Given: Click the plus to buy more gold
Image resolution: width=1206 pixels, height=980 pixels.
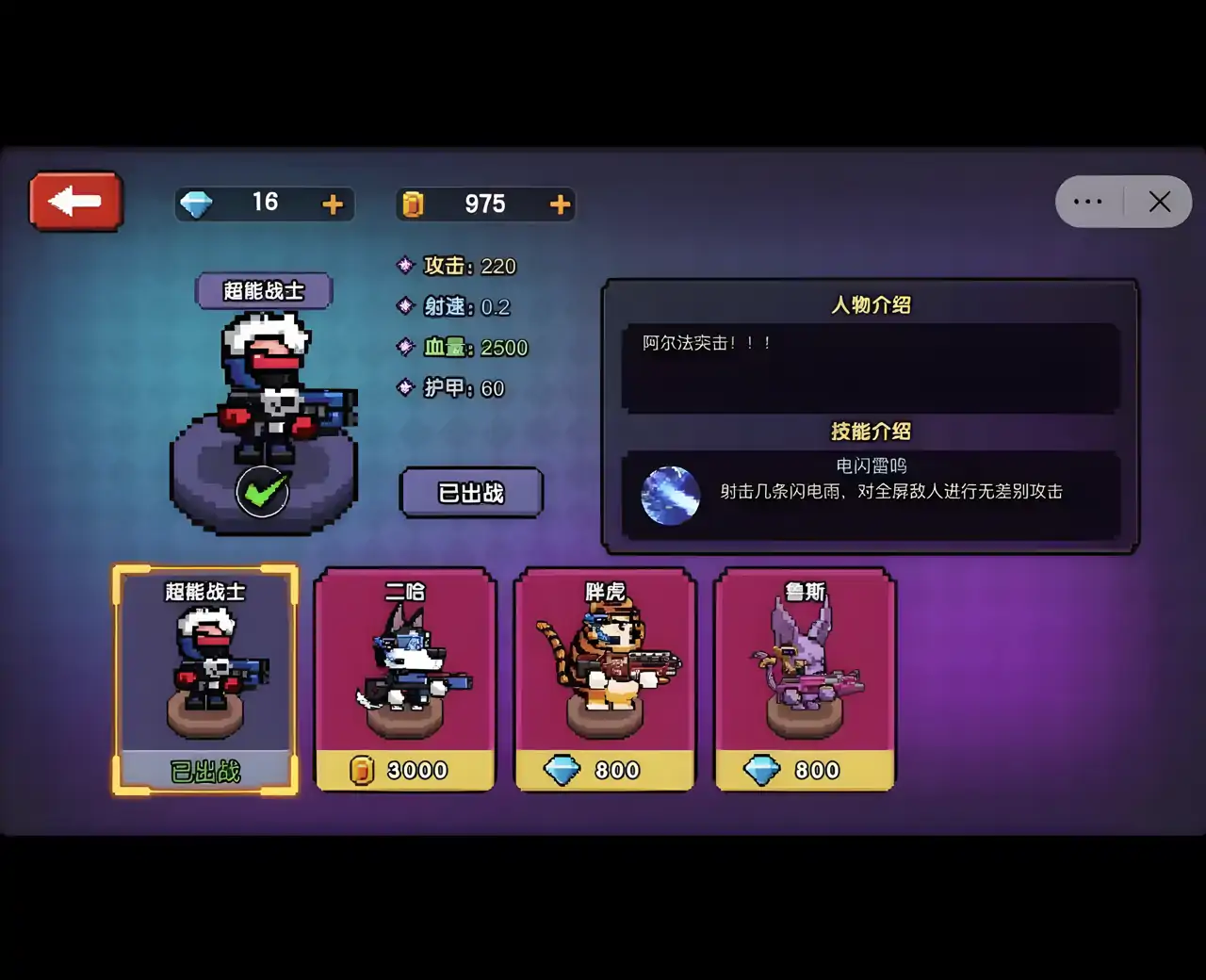Looking at the screenshot, I should tap(560, 204).
